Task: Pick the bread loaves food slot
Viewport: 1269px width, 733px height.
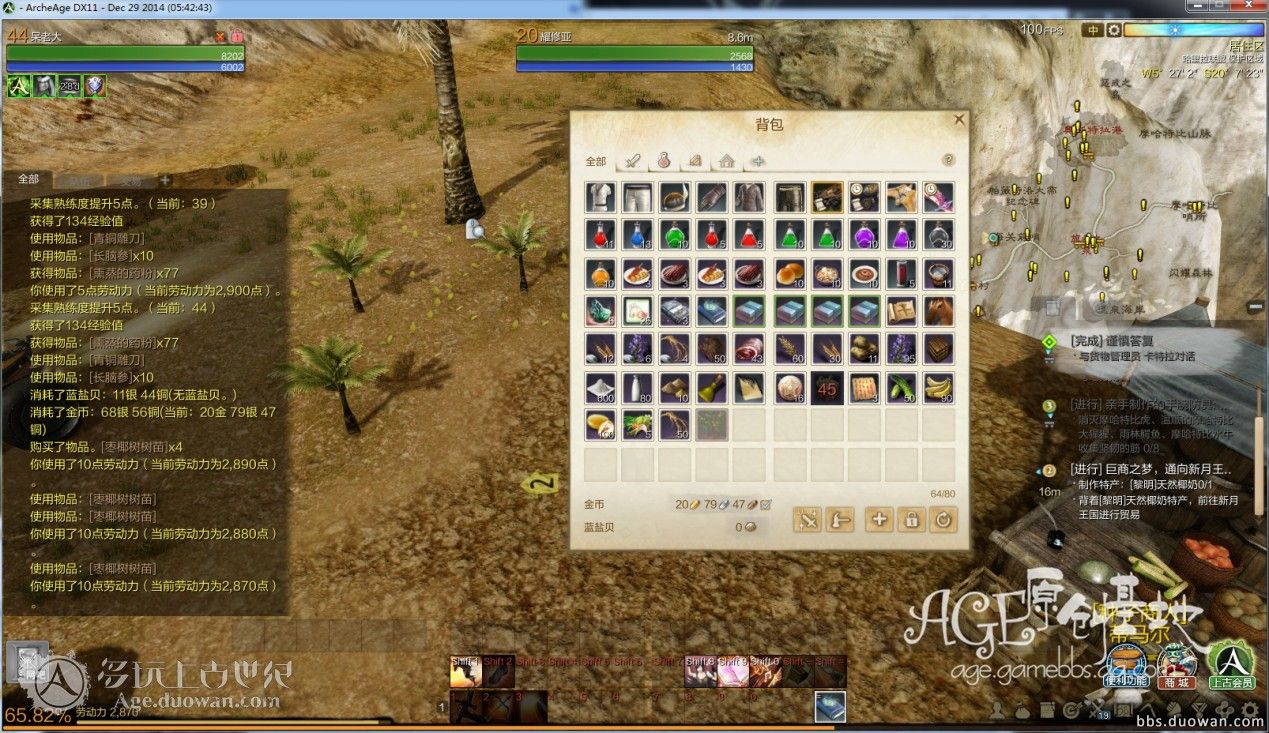Action: coord(789,273)
